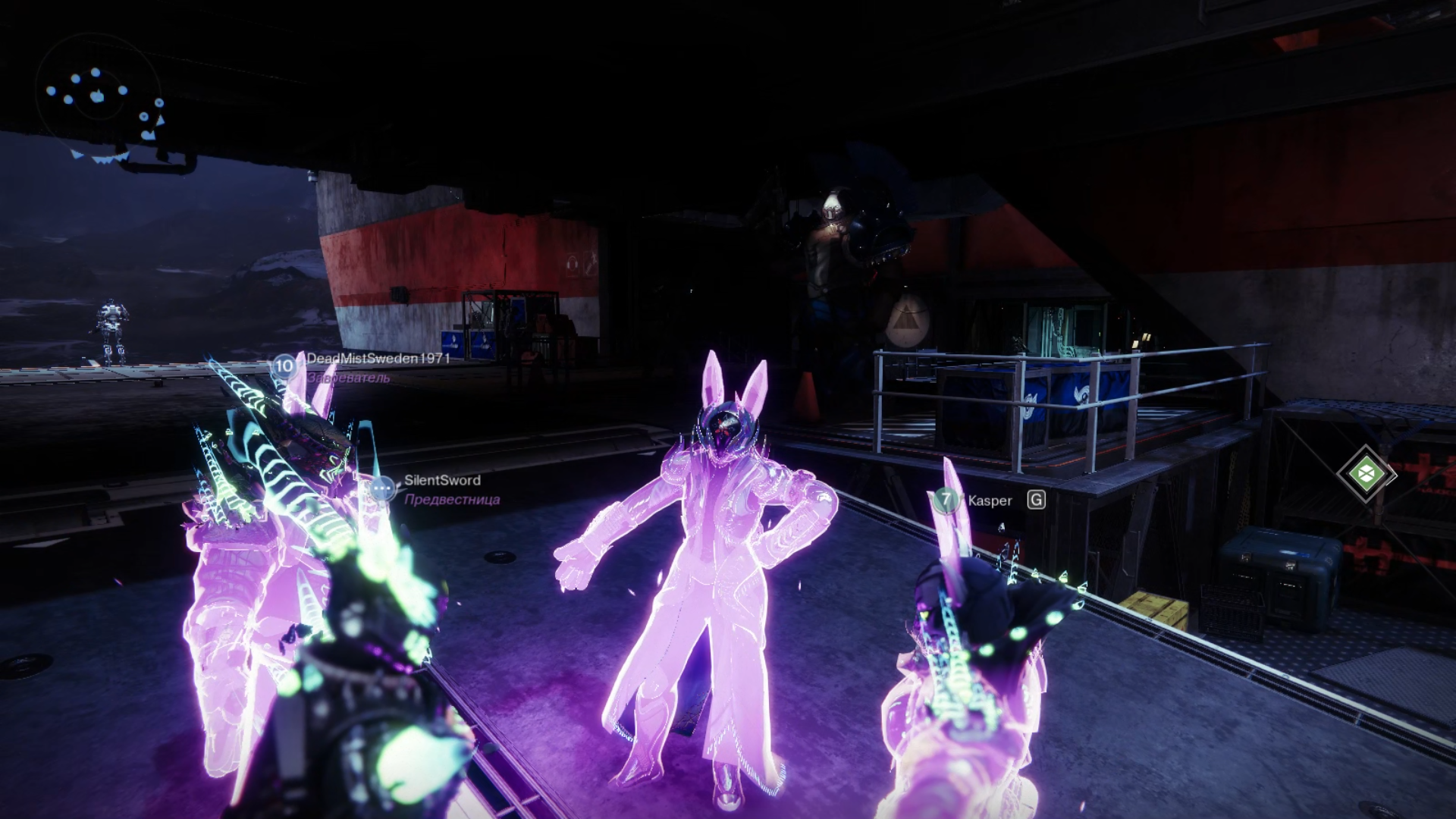Select the DeadMistSweden1971 player nameplate
The height and width of the screenshot is (819, 1456).
pos(378,358)
